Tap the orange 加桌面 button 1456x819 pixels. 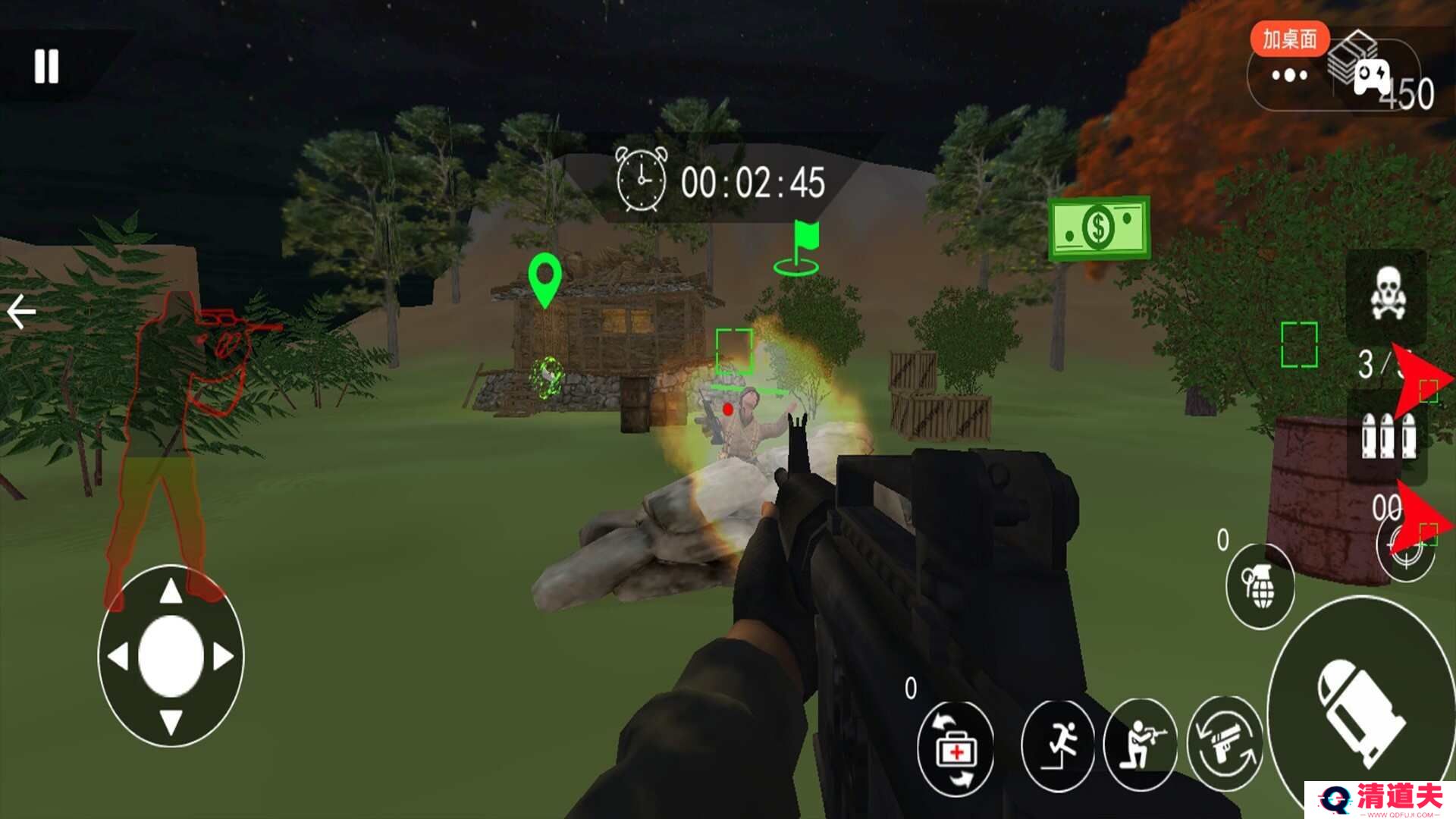tap(1289, 39)
